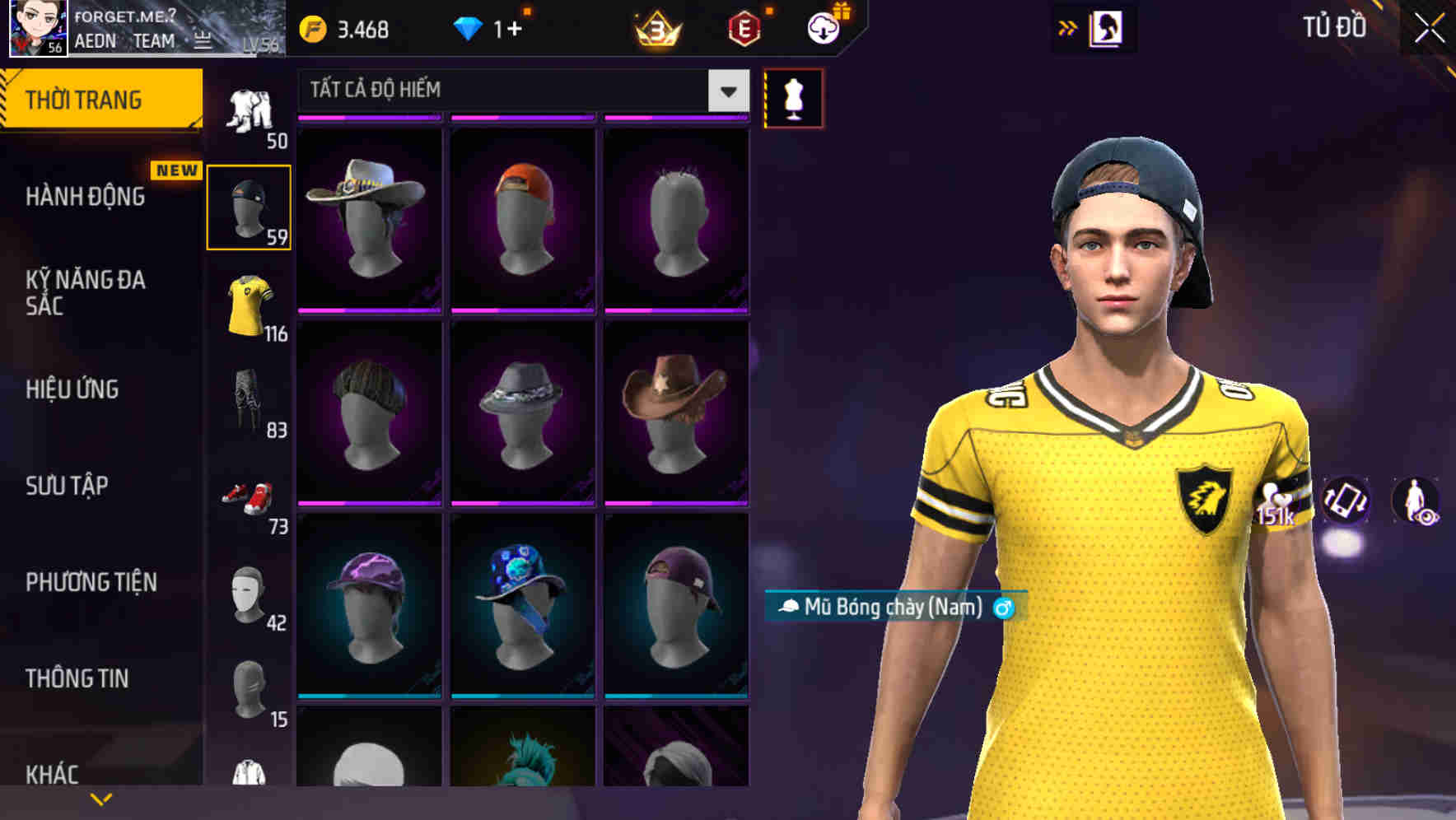Image resolution: width=1456 pixels, height=820 pixels.
Task: Switch to the HÀNH ĐỘNG tab
Action: [86, 198]
